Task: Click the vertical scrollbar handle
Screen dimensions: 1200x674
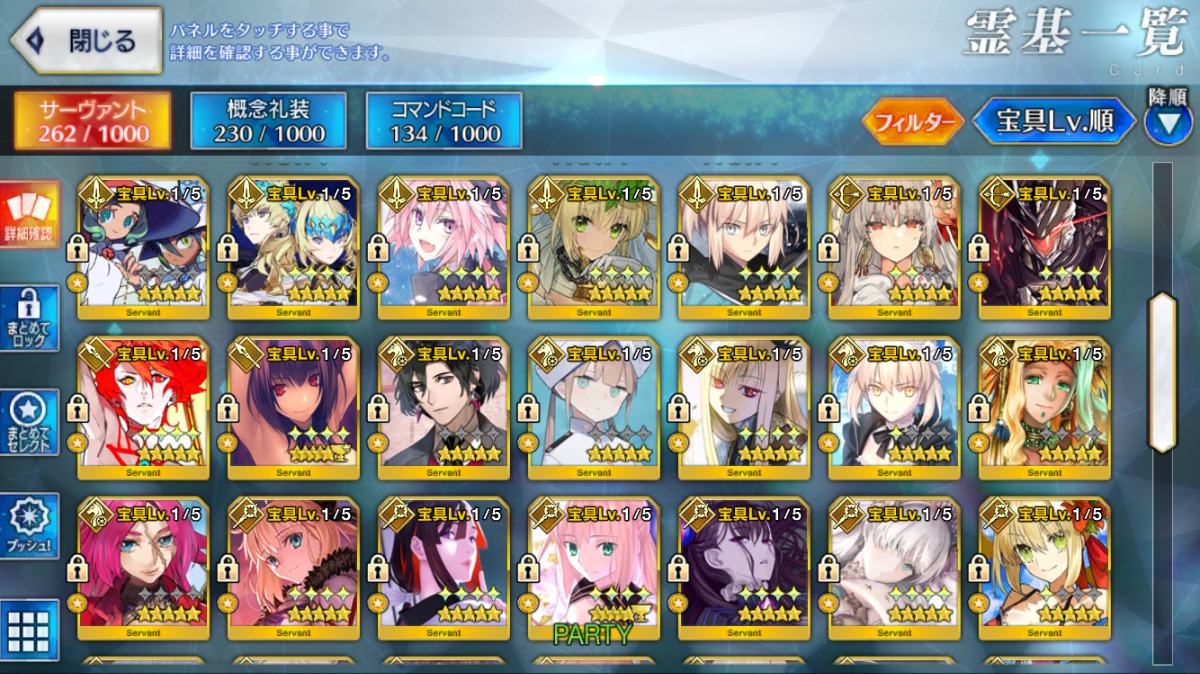Action: pyautogui.click(x=1162, y=372)
